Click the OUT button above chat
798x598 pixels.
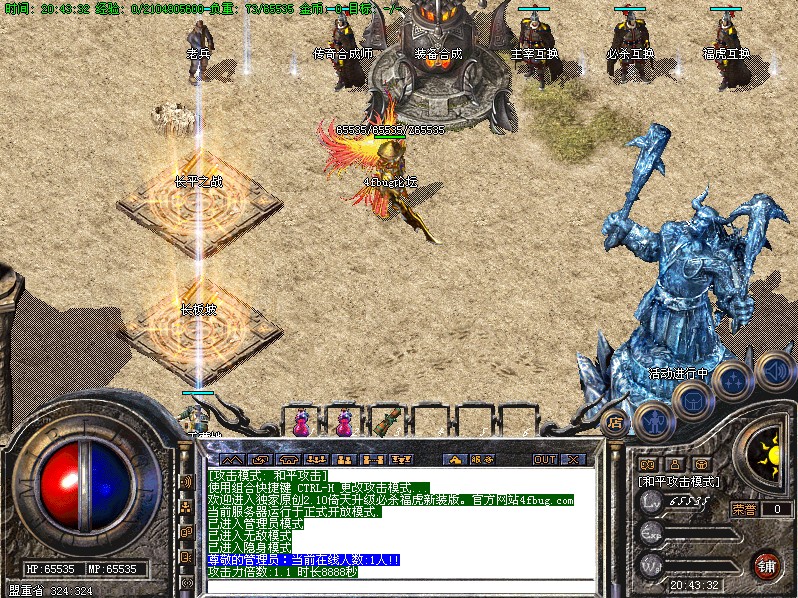(544, 459)
